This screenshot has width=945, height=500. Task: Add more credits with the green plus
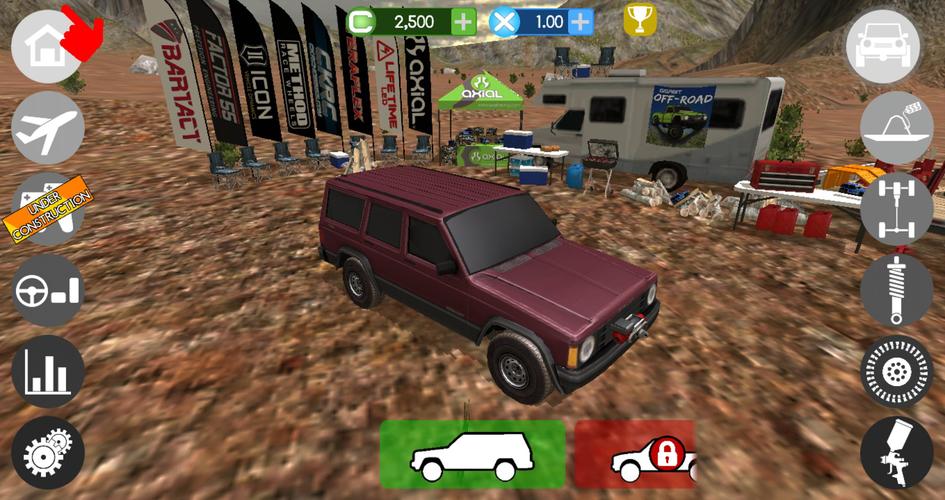pos(464,21)
